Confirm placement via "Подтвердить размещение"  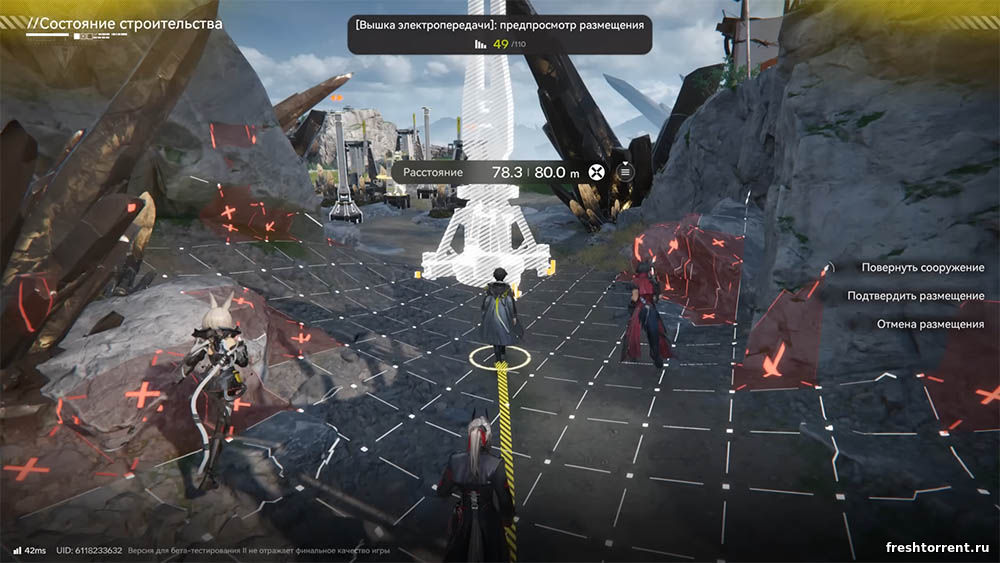click(915, 296)
